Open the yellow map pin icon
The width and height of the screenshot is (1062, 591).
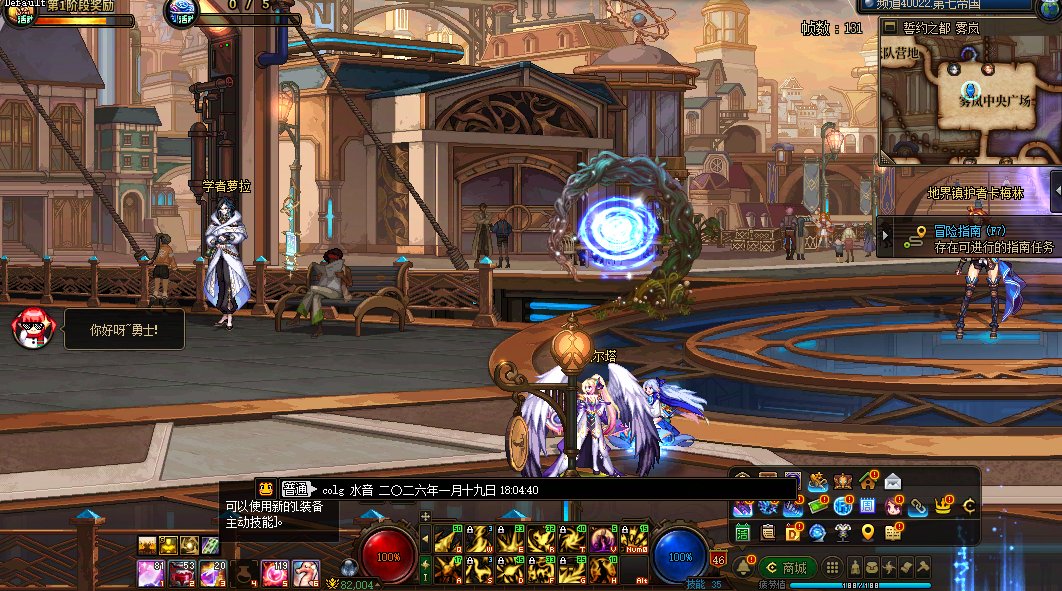[868, 532]
